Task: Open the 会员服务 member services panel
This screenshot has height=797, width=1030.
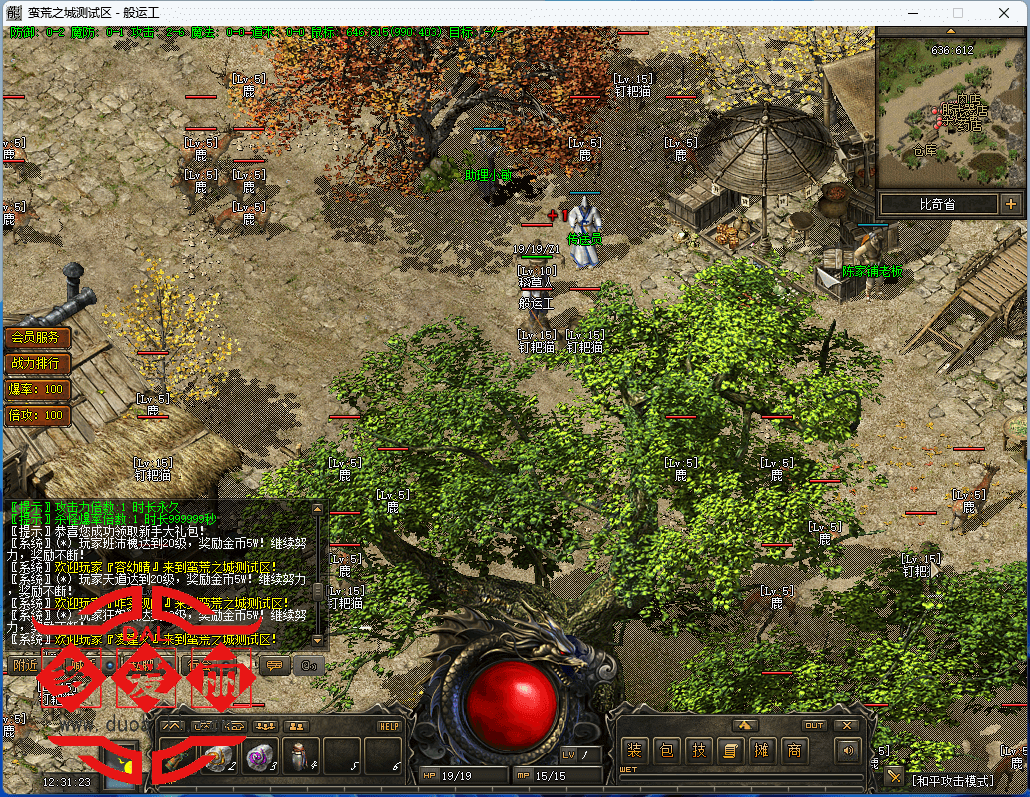Action: pyautogui.click(x=37, y=337)
